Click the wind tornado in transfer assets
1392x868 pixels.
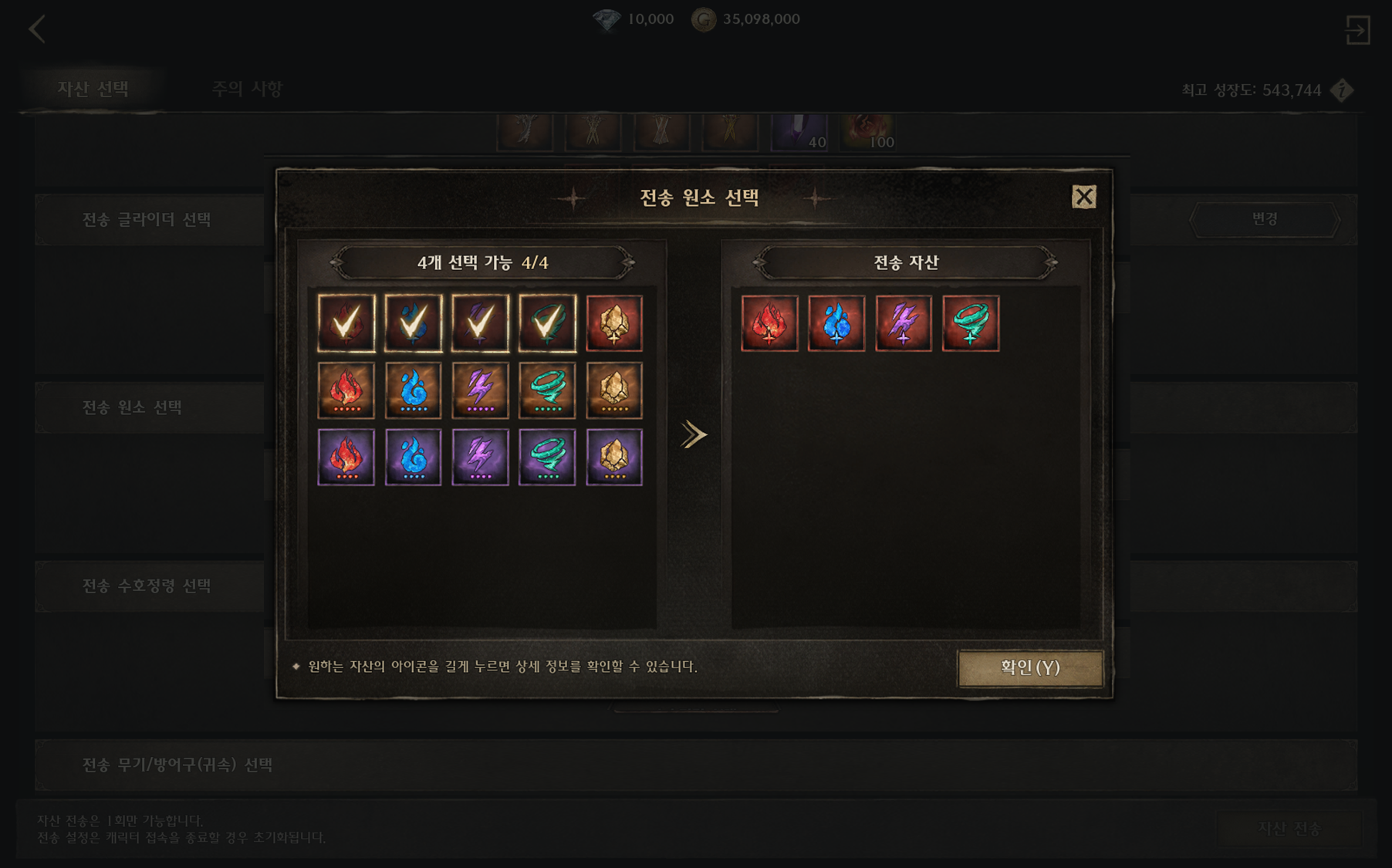click(x=971, y=323)
